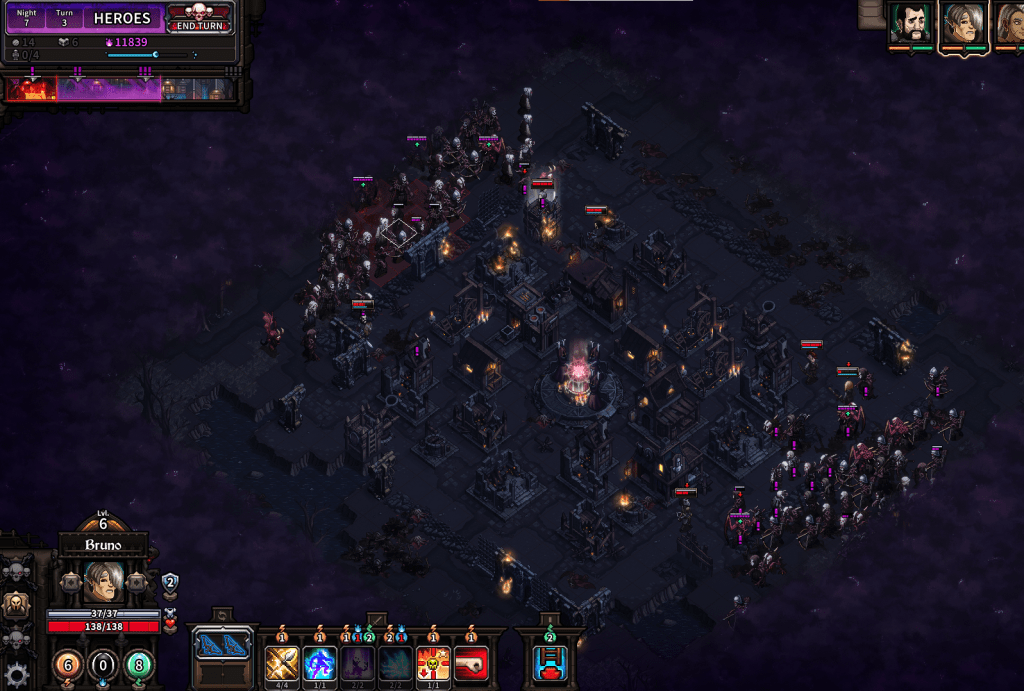This screenshot has height=691, width=1024.
Task: Choose the dimmed purple shadow figure skill
Action: [x=357, y=662]
